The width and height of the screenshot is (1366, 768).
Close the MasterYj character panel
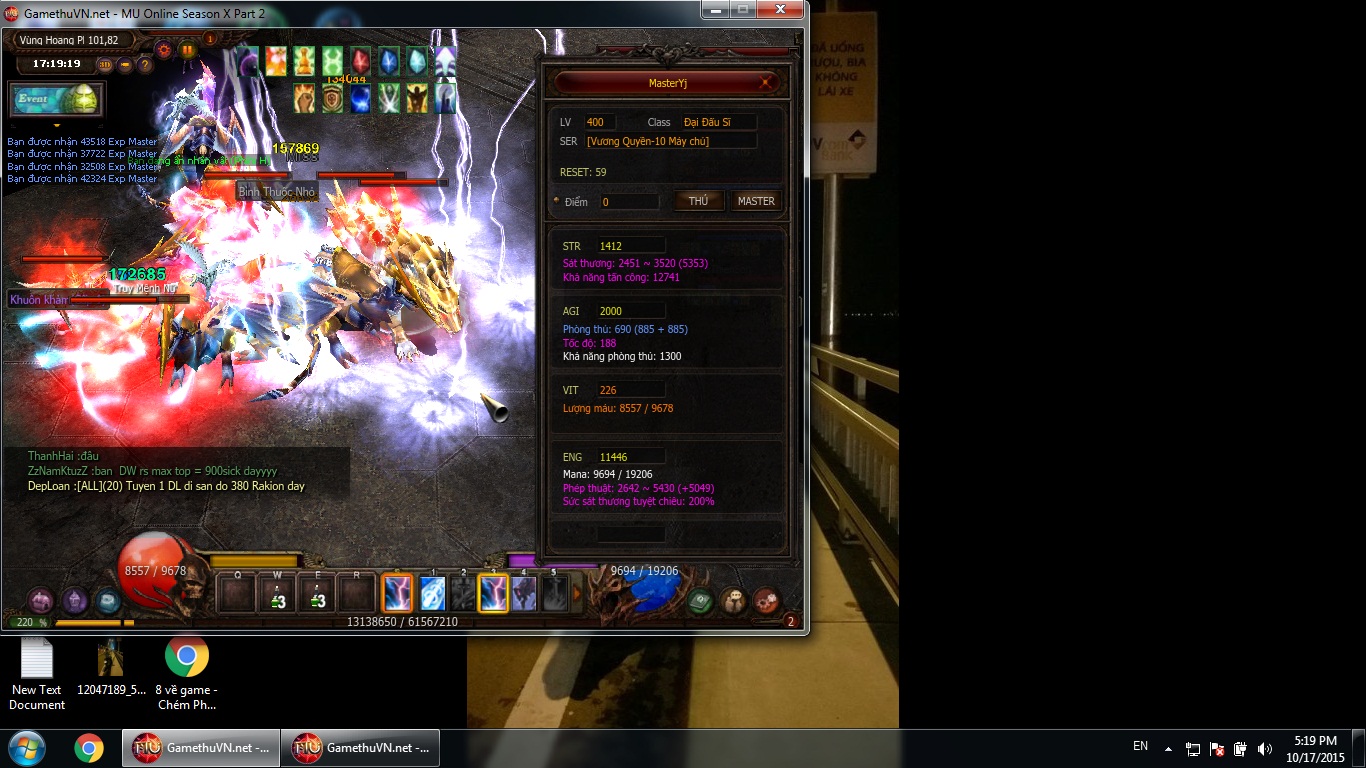(766, 84)
